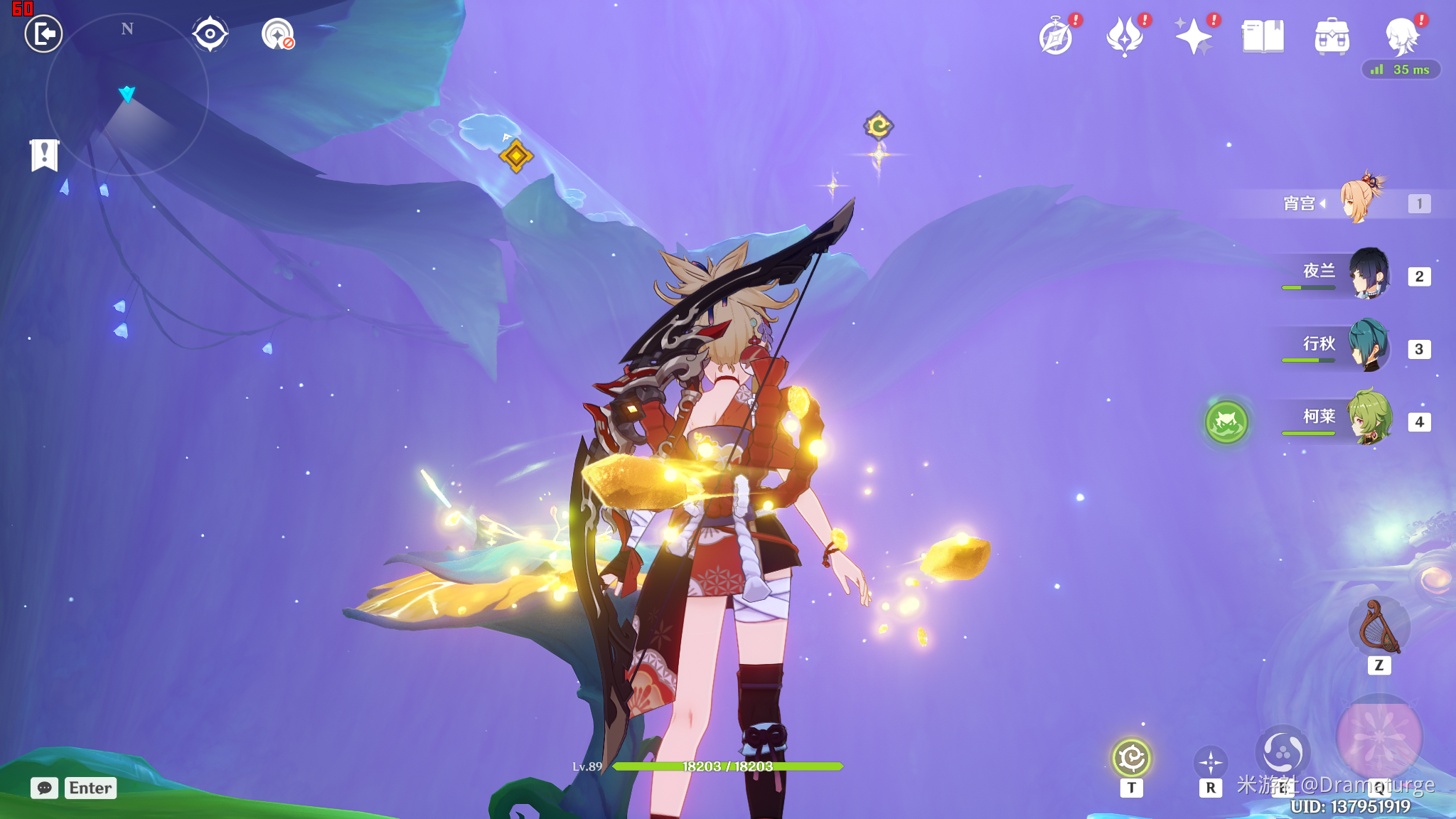Open the quest bookmark with exclamation mark
The image size is (1456, 819).
[x=44, y=154]
